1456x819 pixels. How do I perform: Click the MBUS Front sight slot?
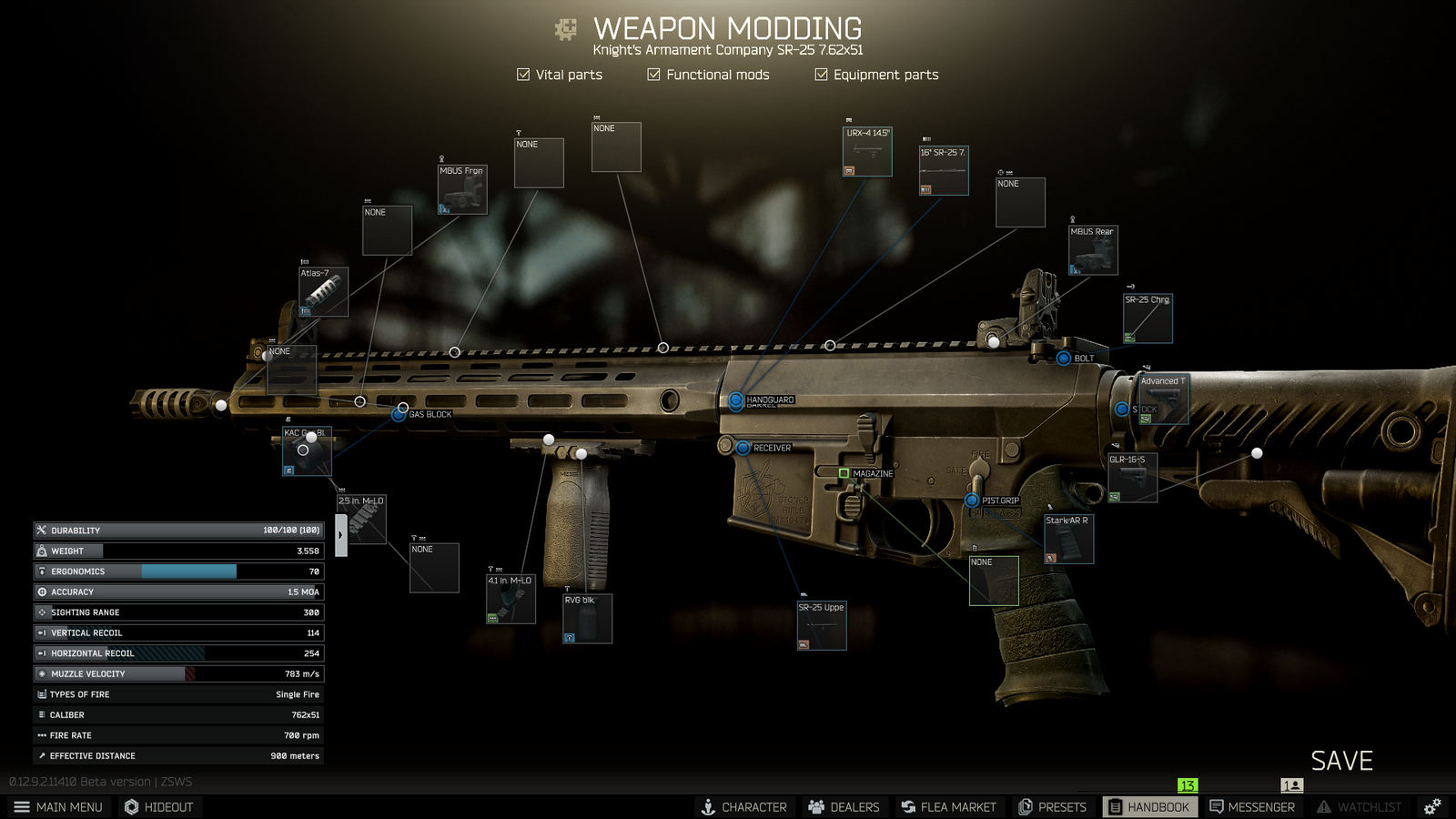pyautogui.click(x=462, y=190)
